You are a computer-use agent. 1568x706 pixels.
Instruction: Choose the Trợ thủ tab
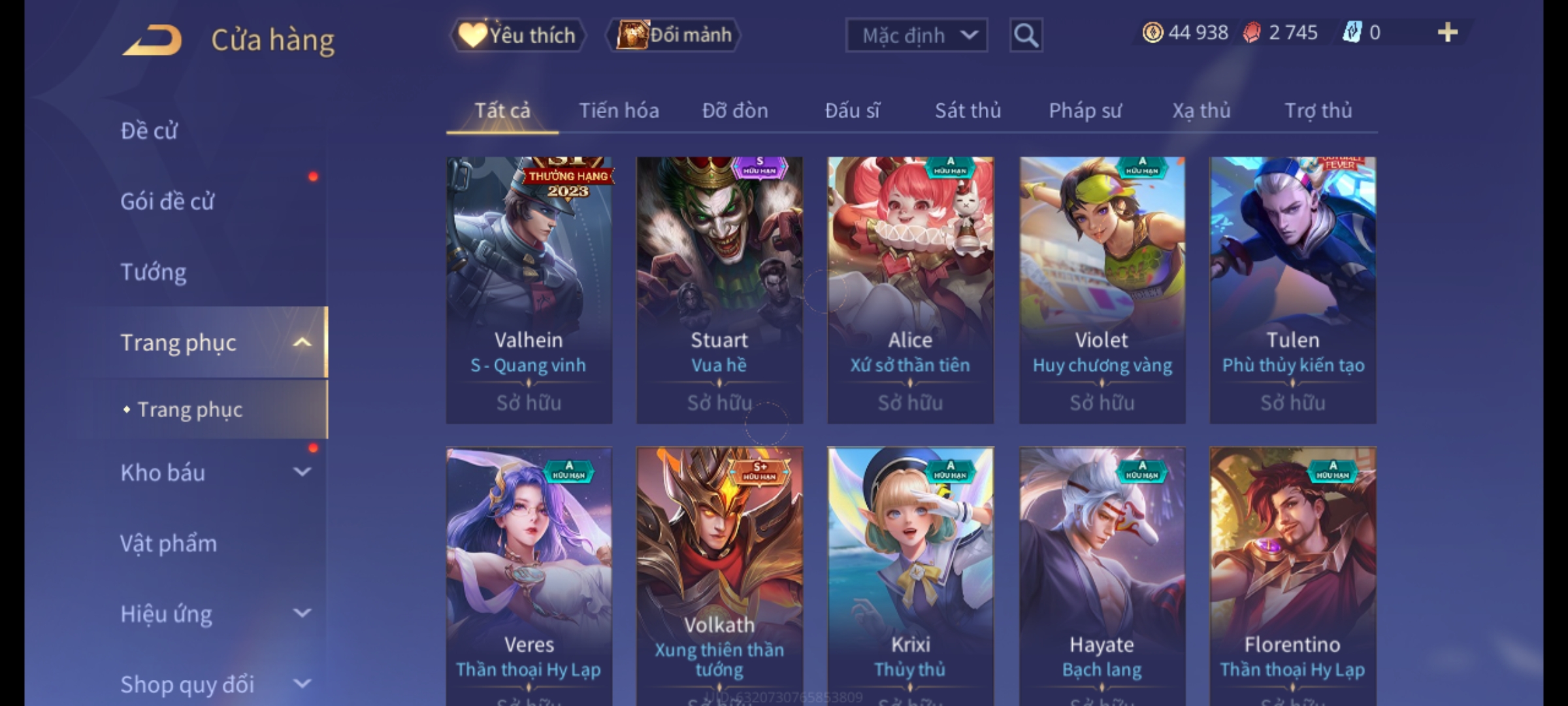(1318, 110)
